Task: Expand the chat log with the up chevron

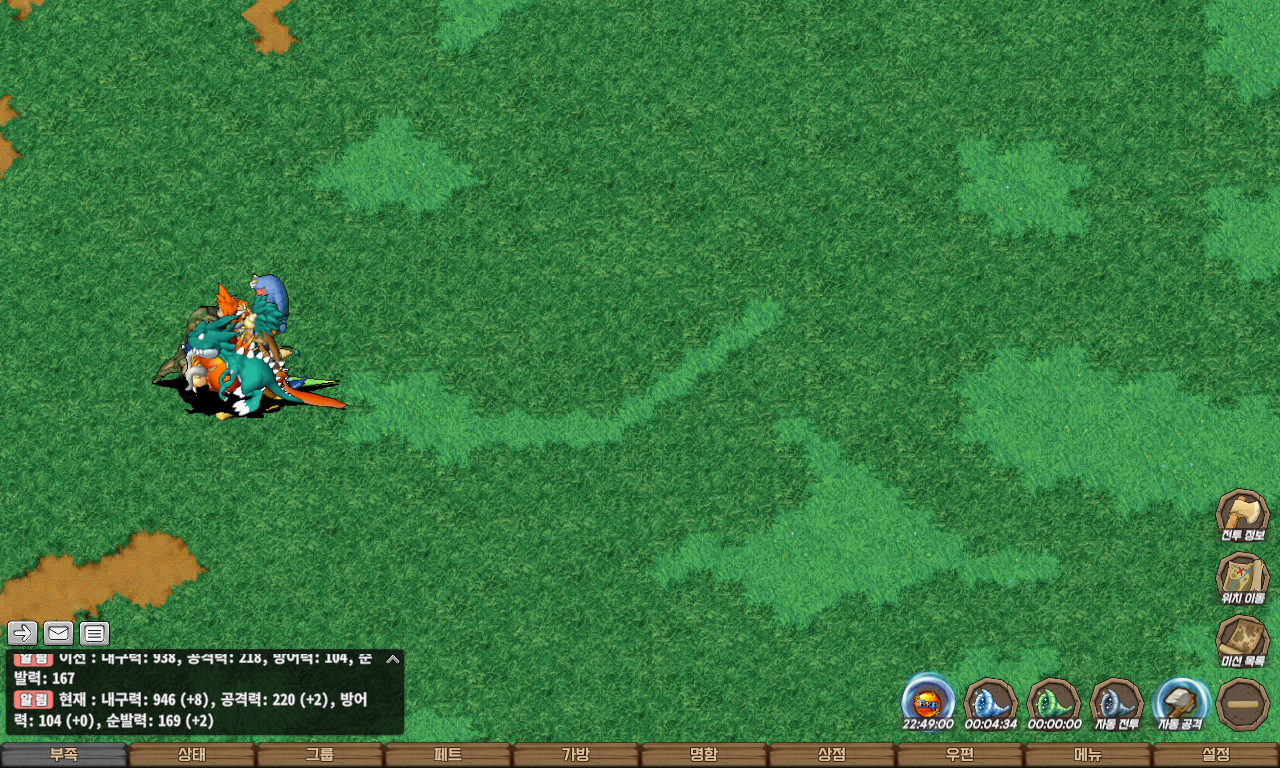Action: point(393,659)
